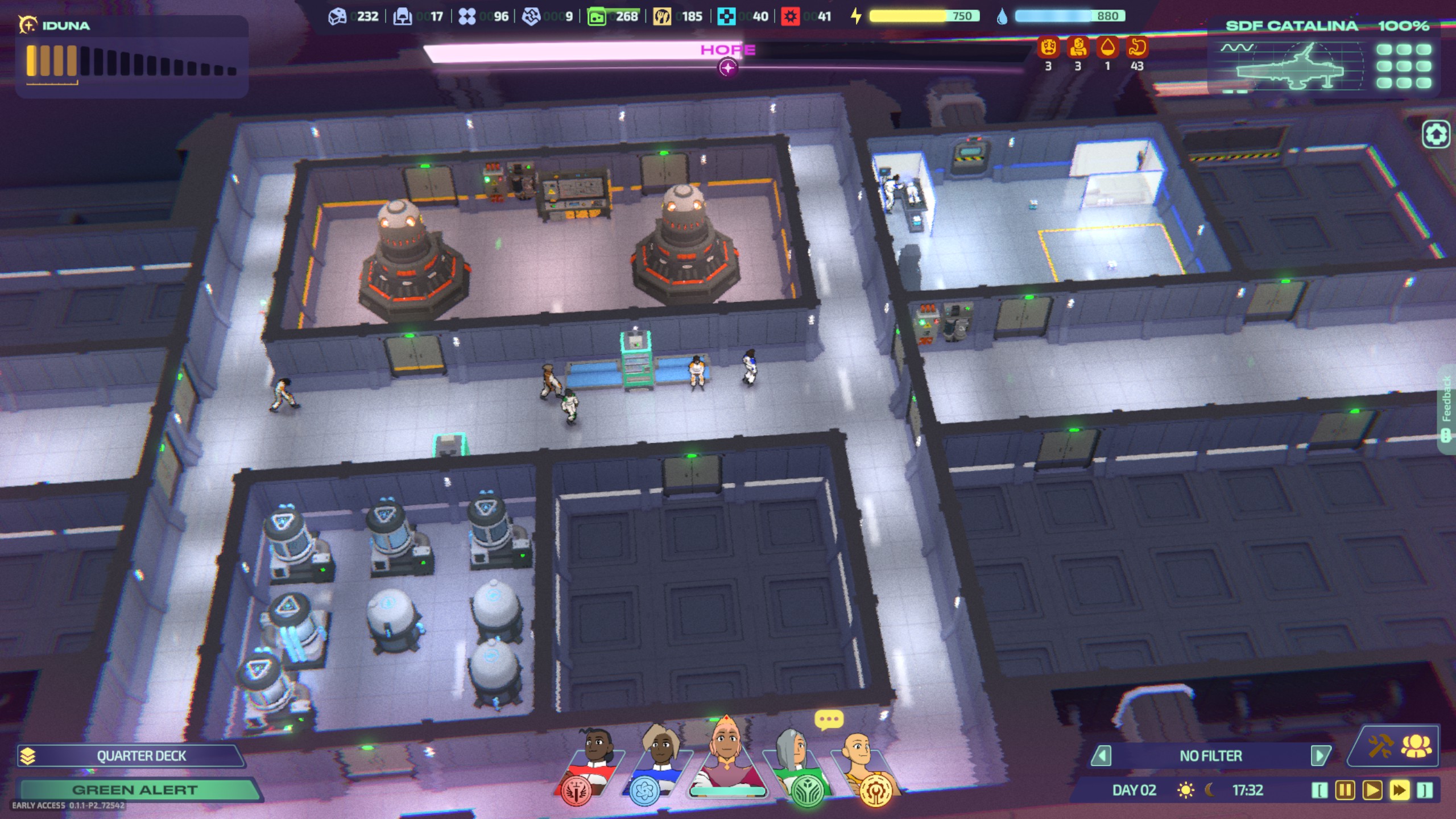Select the blue science officer portrait
Image resolution: width=1456 pixels, height=819 pixels.
point(660,765)
